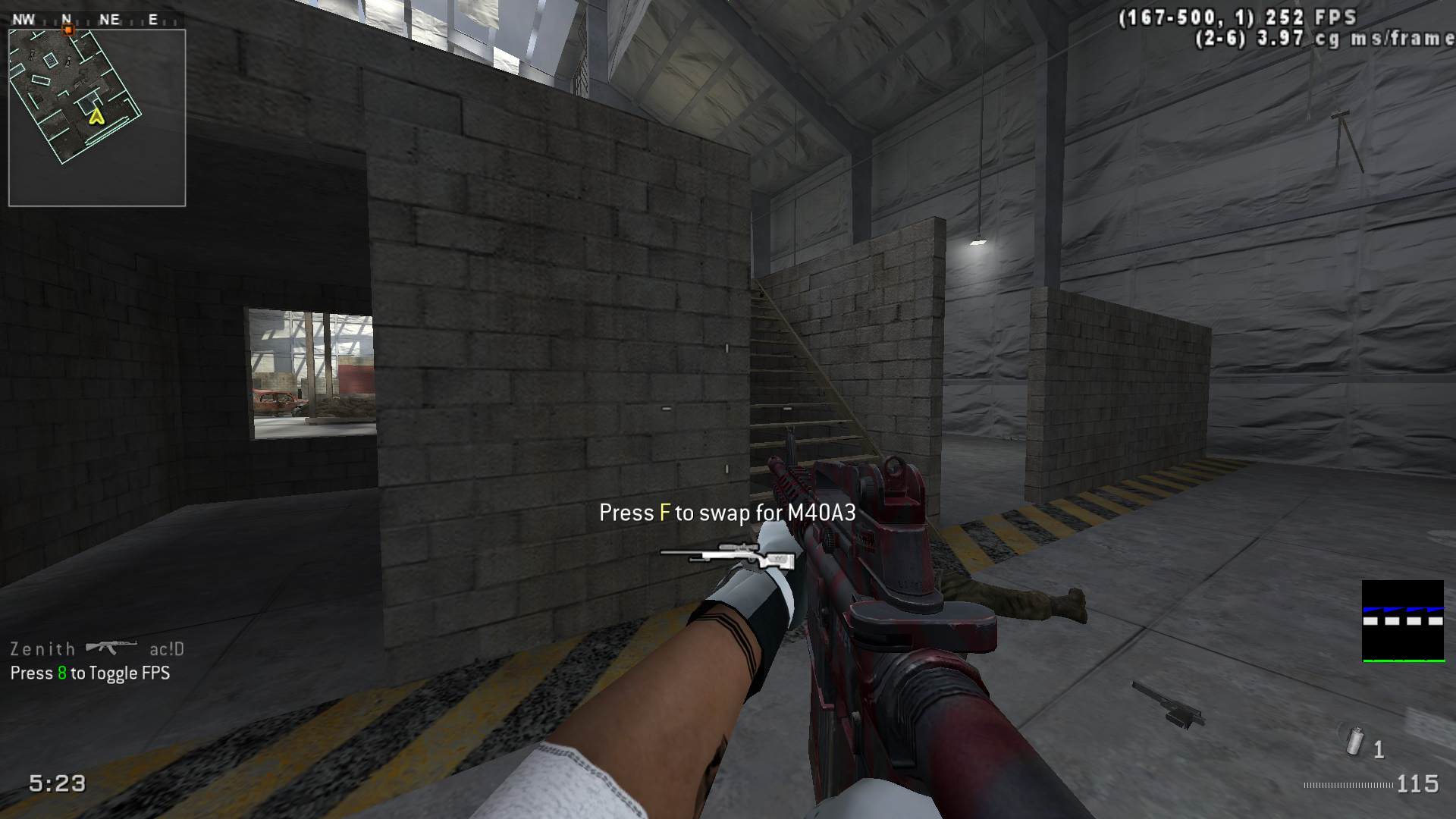The image size is (1456, 819).
Task: Click the white M40A3 sniper rifle icon
Action: (727, 555)
